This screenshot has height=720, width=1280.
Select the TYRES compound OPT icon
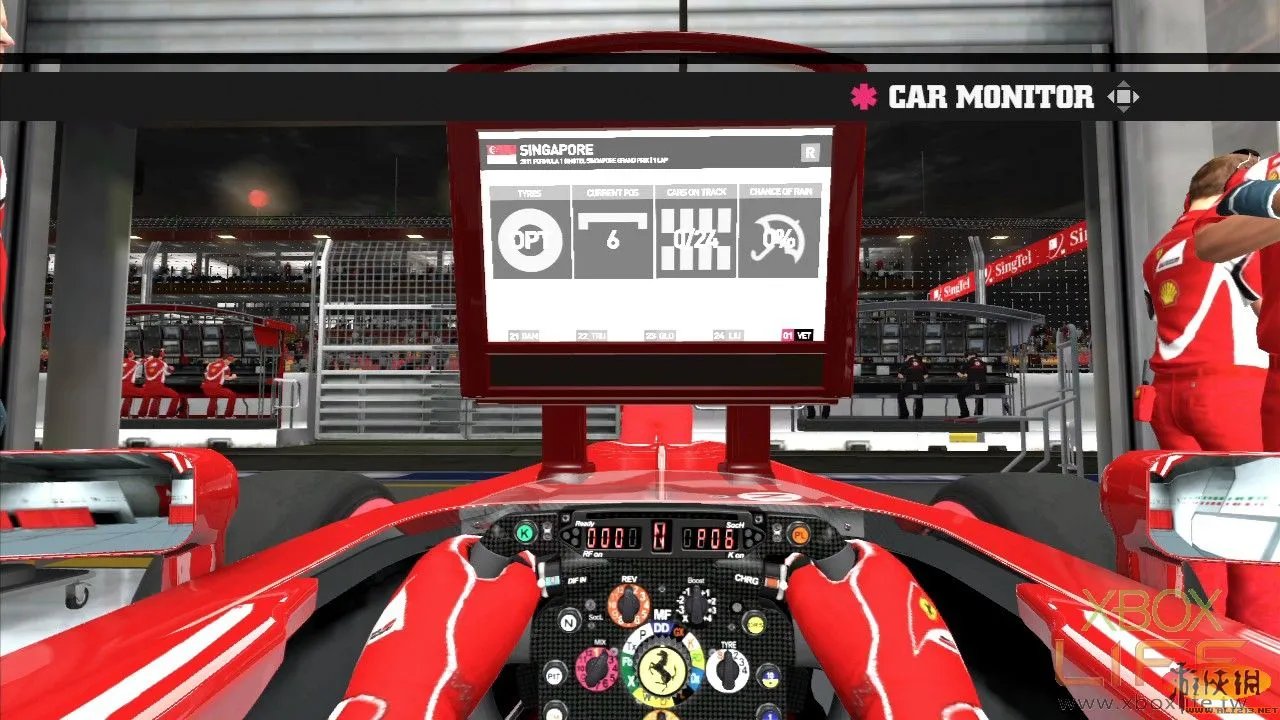click(x=532, y=239)
